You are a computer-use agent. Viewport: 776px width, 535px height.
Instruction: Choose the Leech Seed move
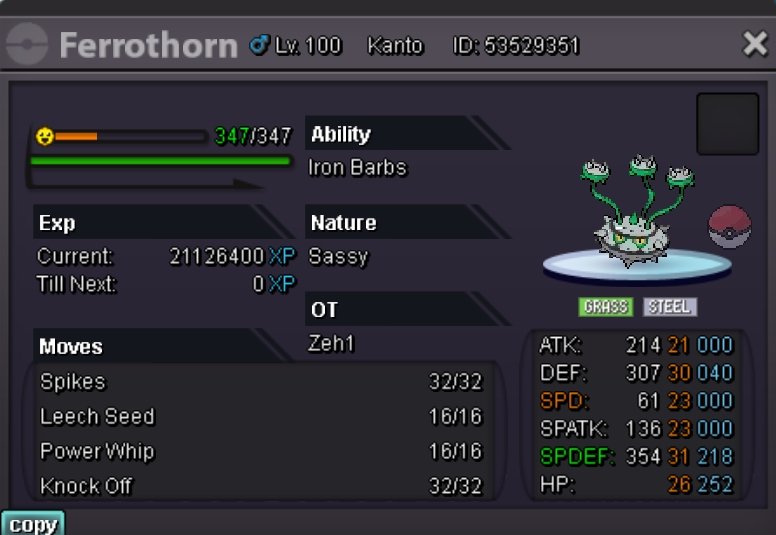pyautogui.click(x=262, y=417)
